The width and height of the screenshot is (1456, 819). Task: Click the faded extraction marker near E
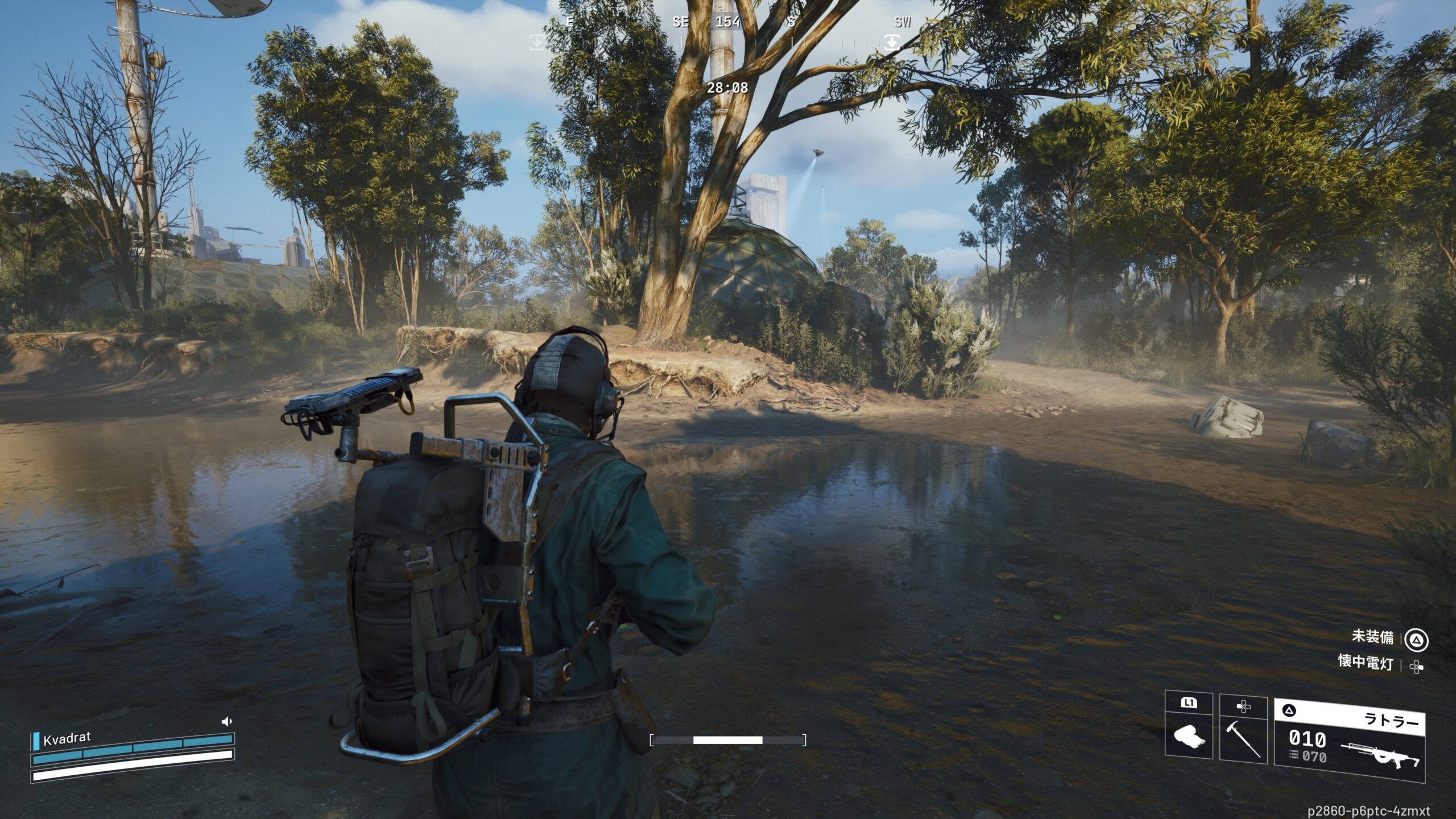537,42
